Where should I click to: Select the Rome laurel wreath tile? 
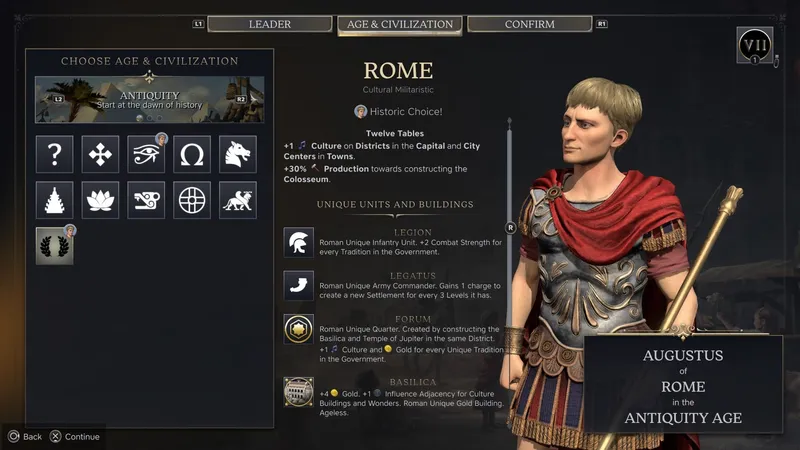[55, 246]
